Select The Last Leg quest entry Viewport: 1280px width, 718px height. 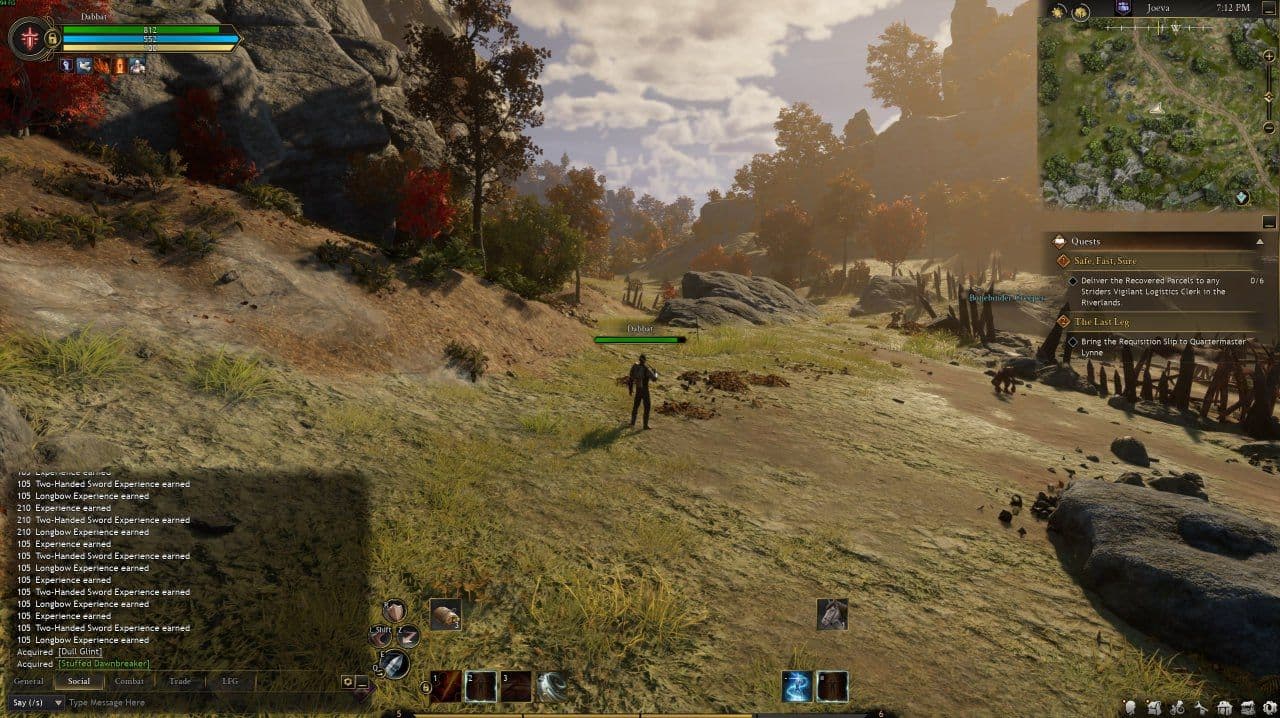(x=1101, y=322)
